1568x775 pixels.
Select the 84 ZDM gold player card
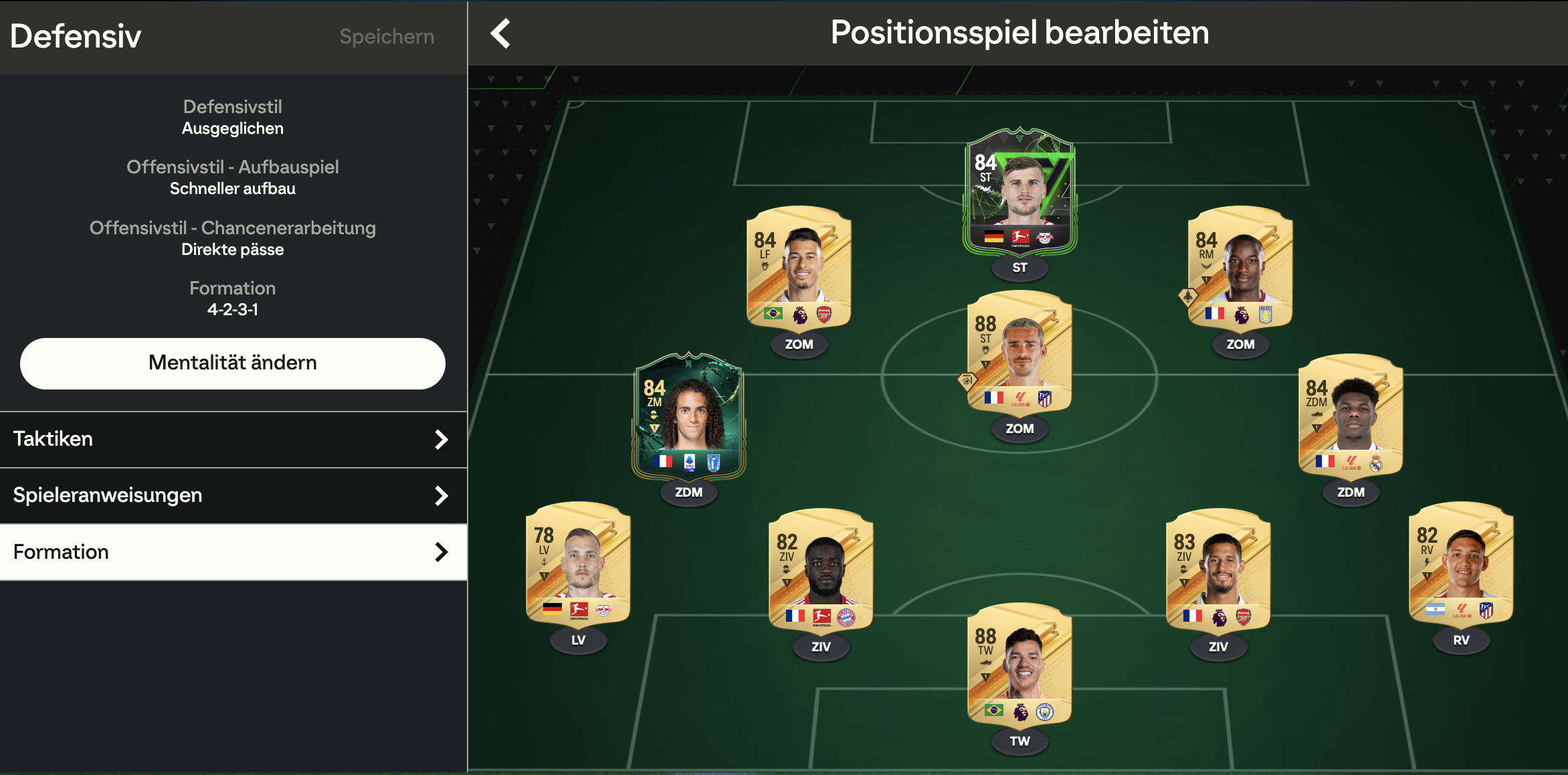pyautogui.click(x=1350, y=415)
